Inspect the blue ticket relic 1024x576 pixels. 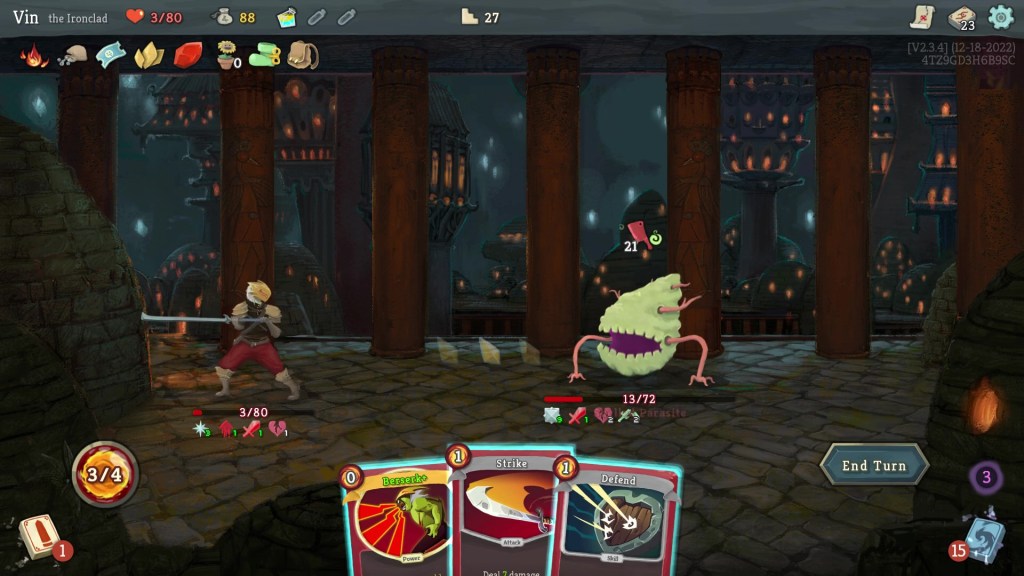pyautogui.click(x=110, y=55)
